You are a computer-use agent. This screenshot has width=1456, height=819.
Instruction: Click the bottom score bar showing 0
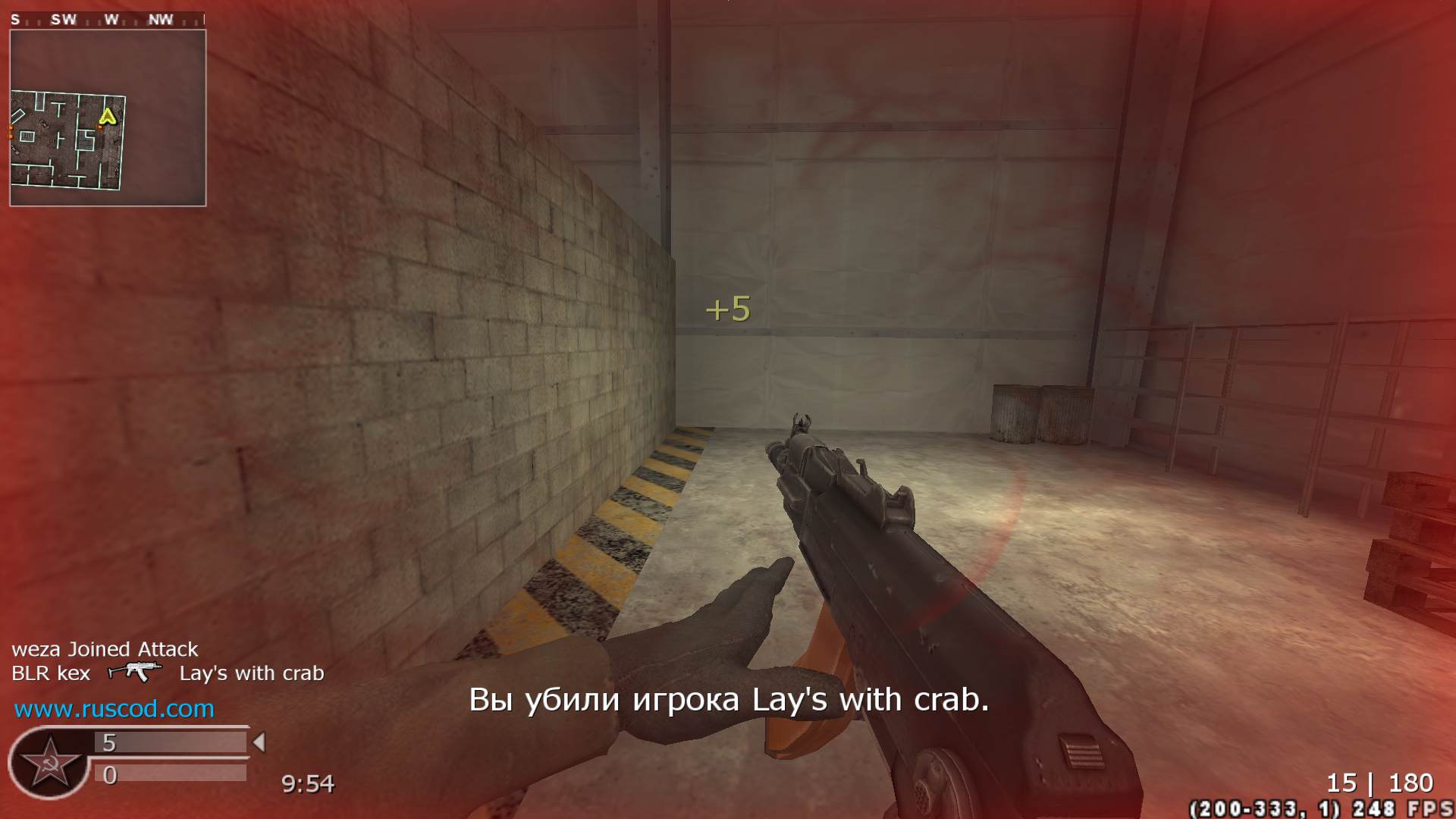pyautogui.click(x=171, y=775)
